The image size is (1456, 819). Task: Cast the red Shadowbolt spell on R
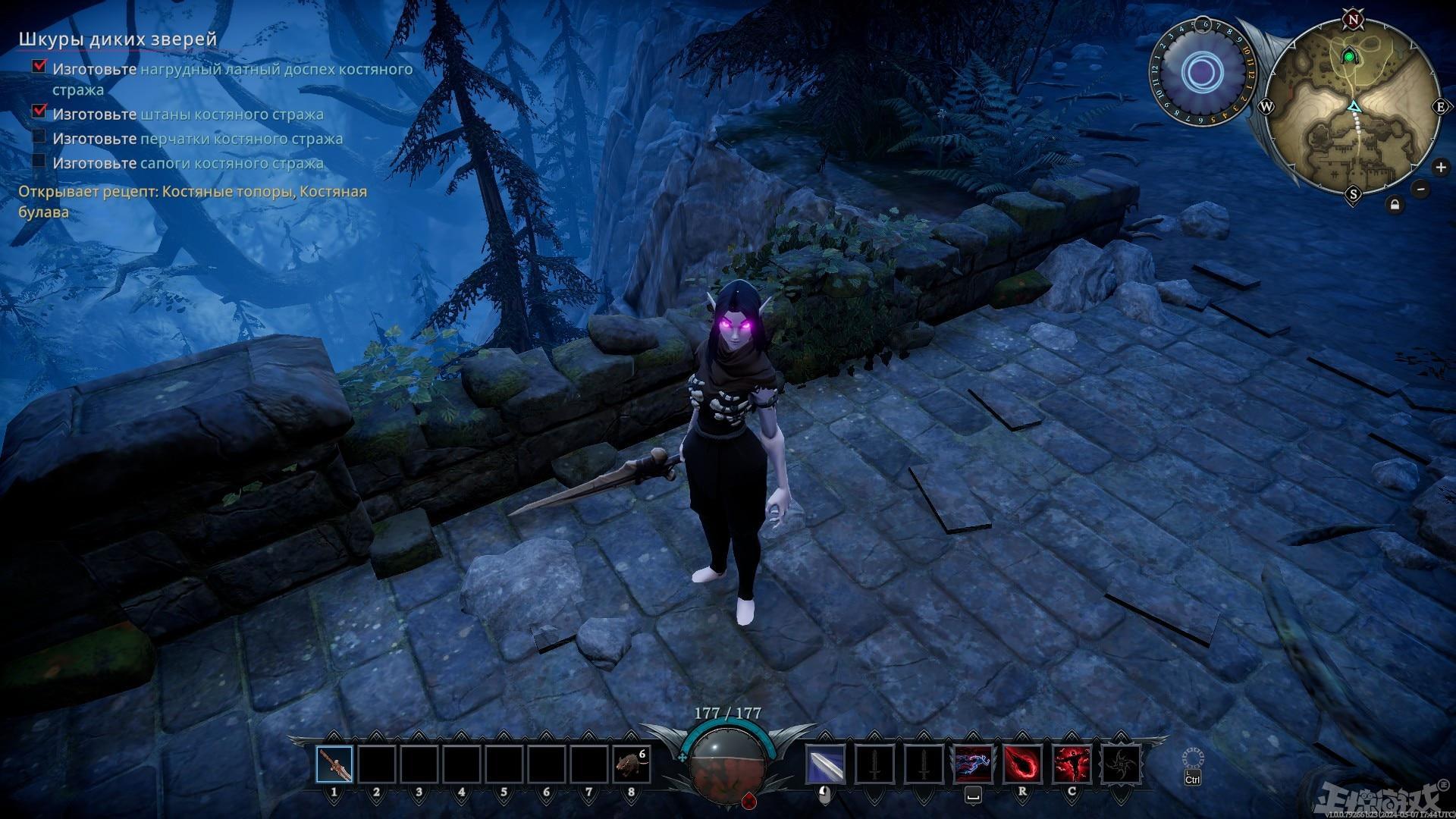tap(1022, 764)
